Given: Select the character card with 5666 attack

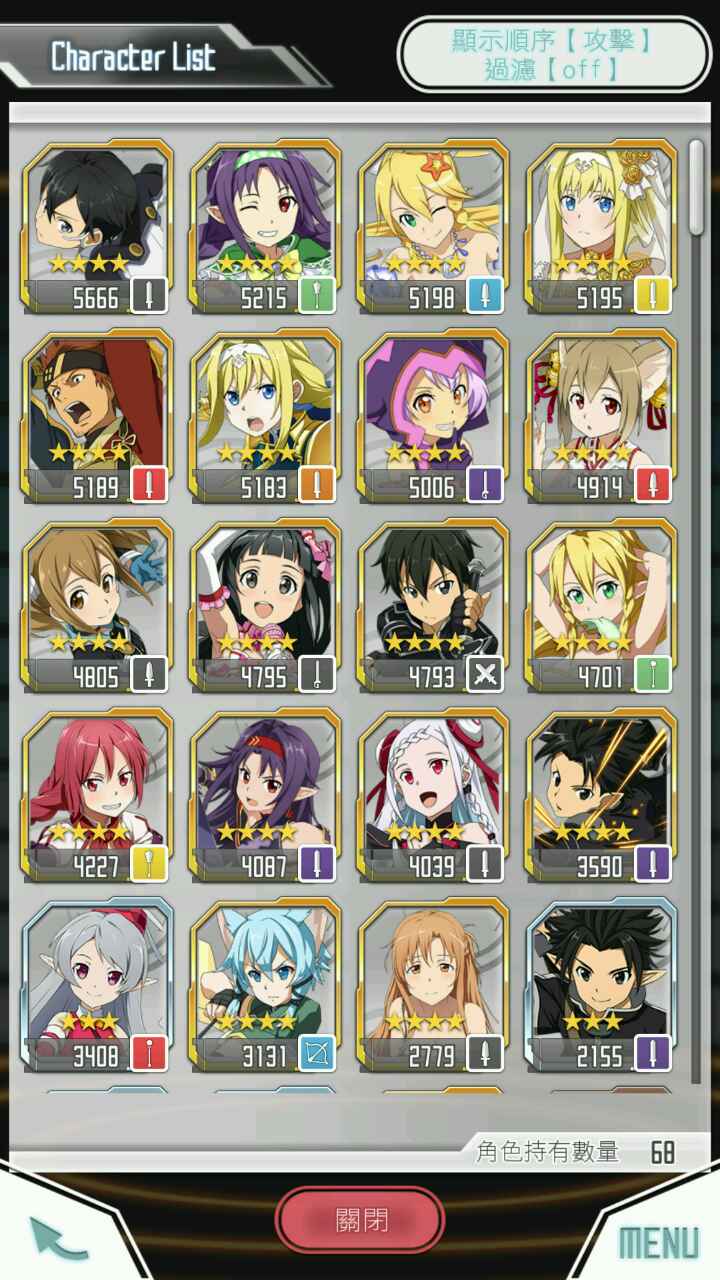Looking at the screenshot, I should pos(97,228).
